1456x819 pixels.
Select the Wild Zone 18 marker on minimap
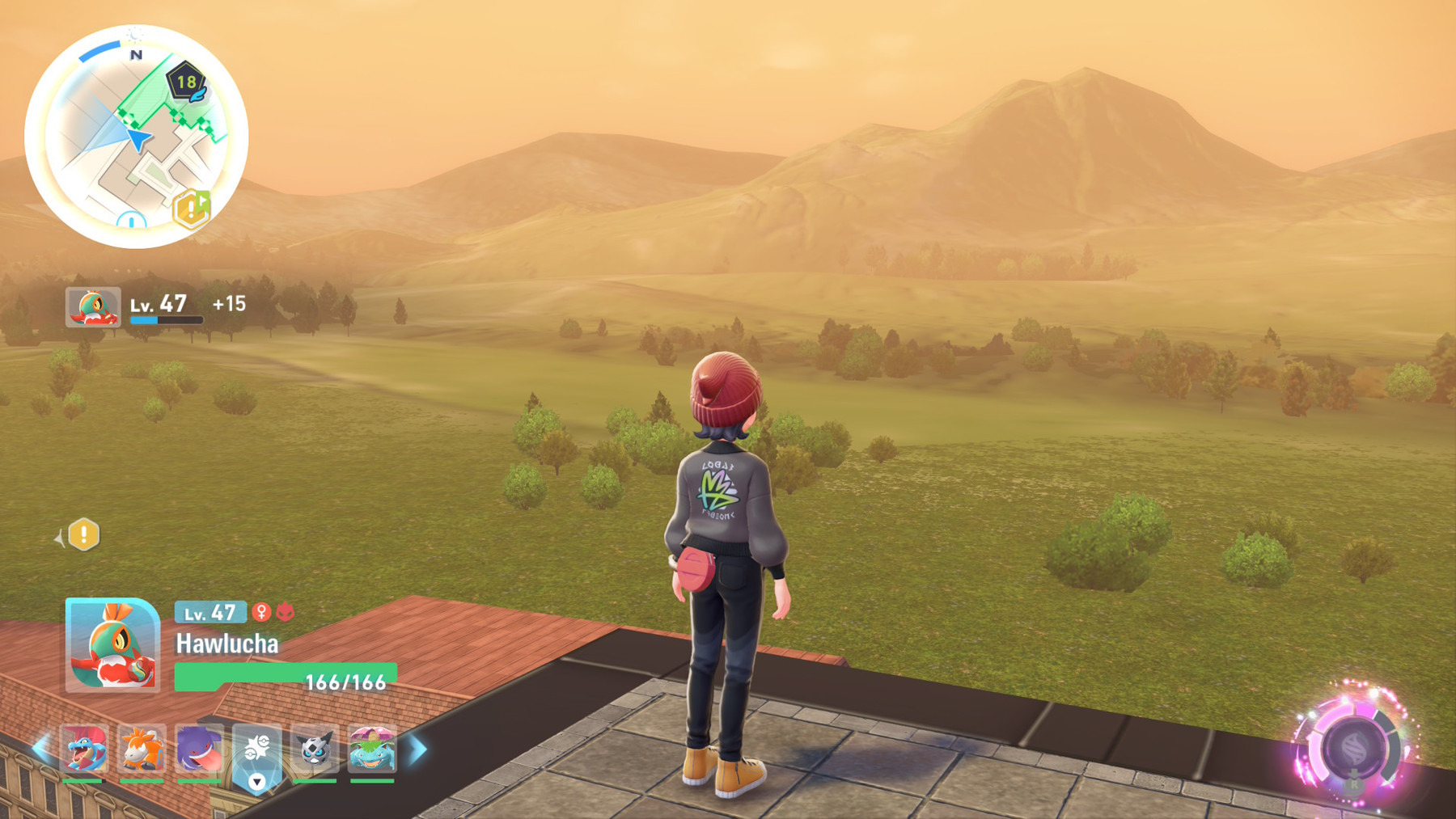(x=186, y=82)
